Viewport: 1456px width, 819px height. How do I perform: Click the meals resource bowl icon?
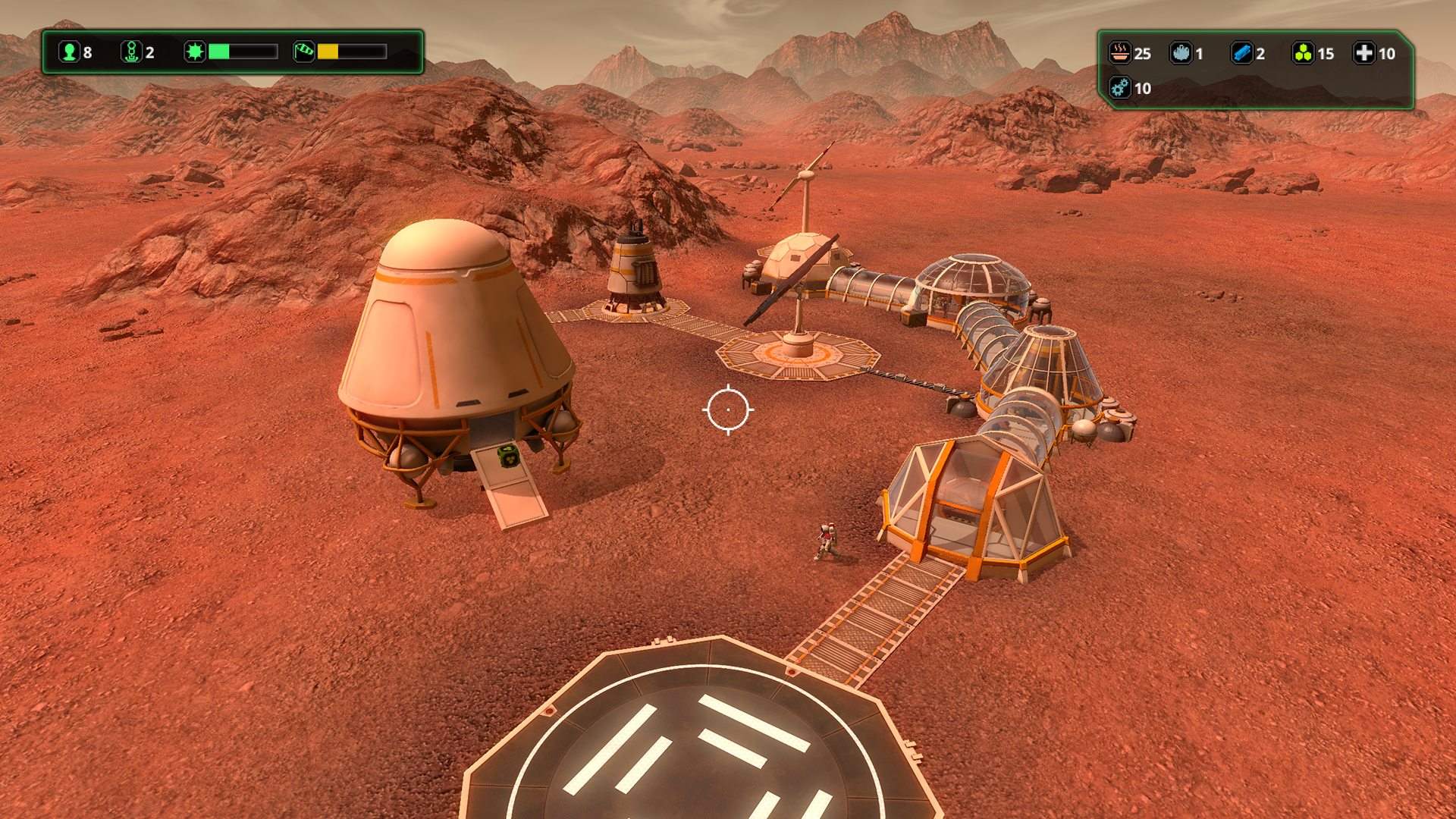point(1120,53)
